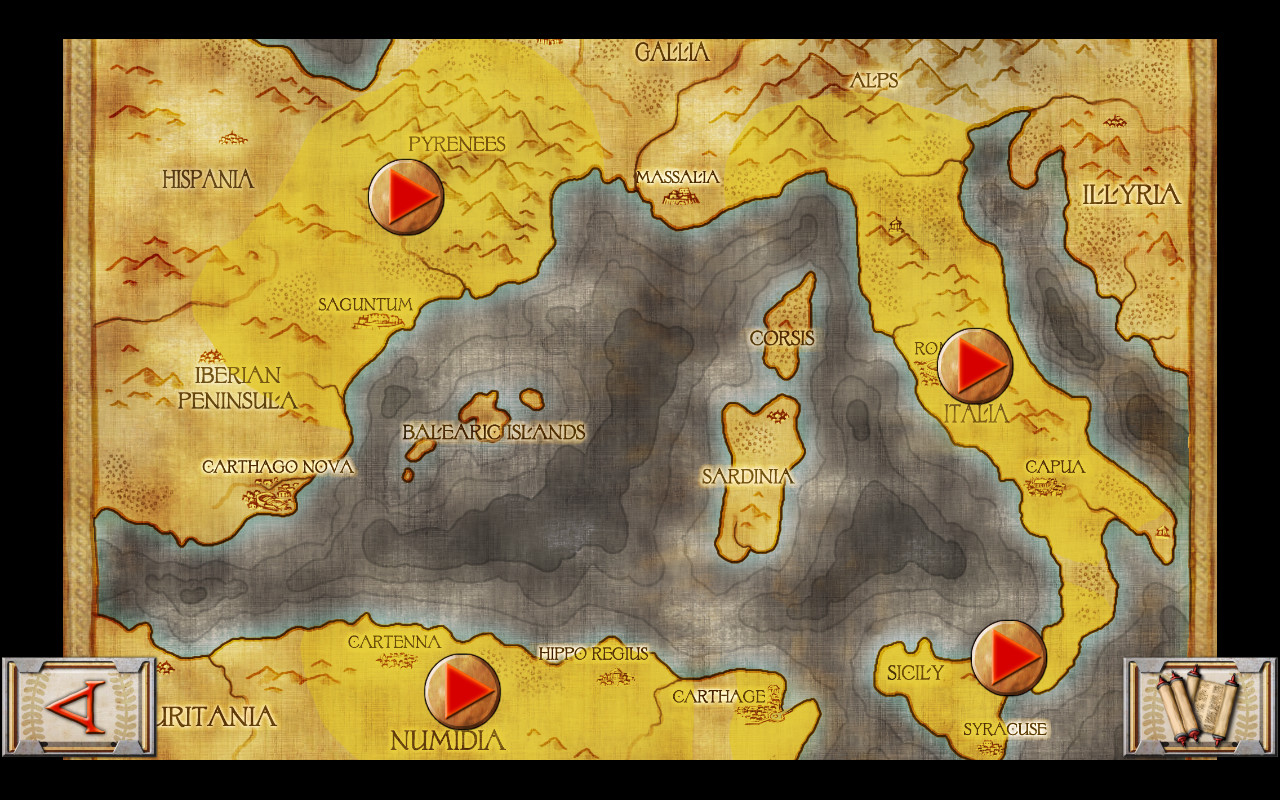The width and height of the screenshot is (1280, 800).
Task: Click the city icon at Carthage
Action: pyautogui.click(x=762, y=714)
